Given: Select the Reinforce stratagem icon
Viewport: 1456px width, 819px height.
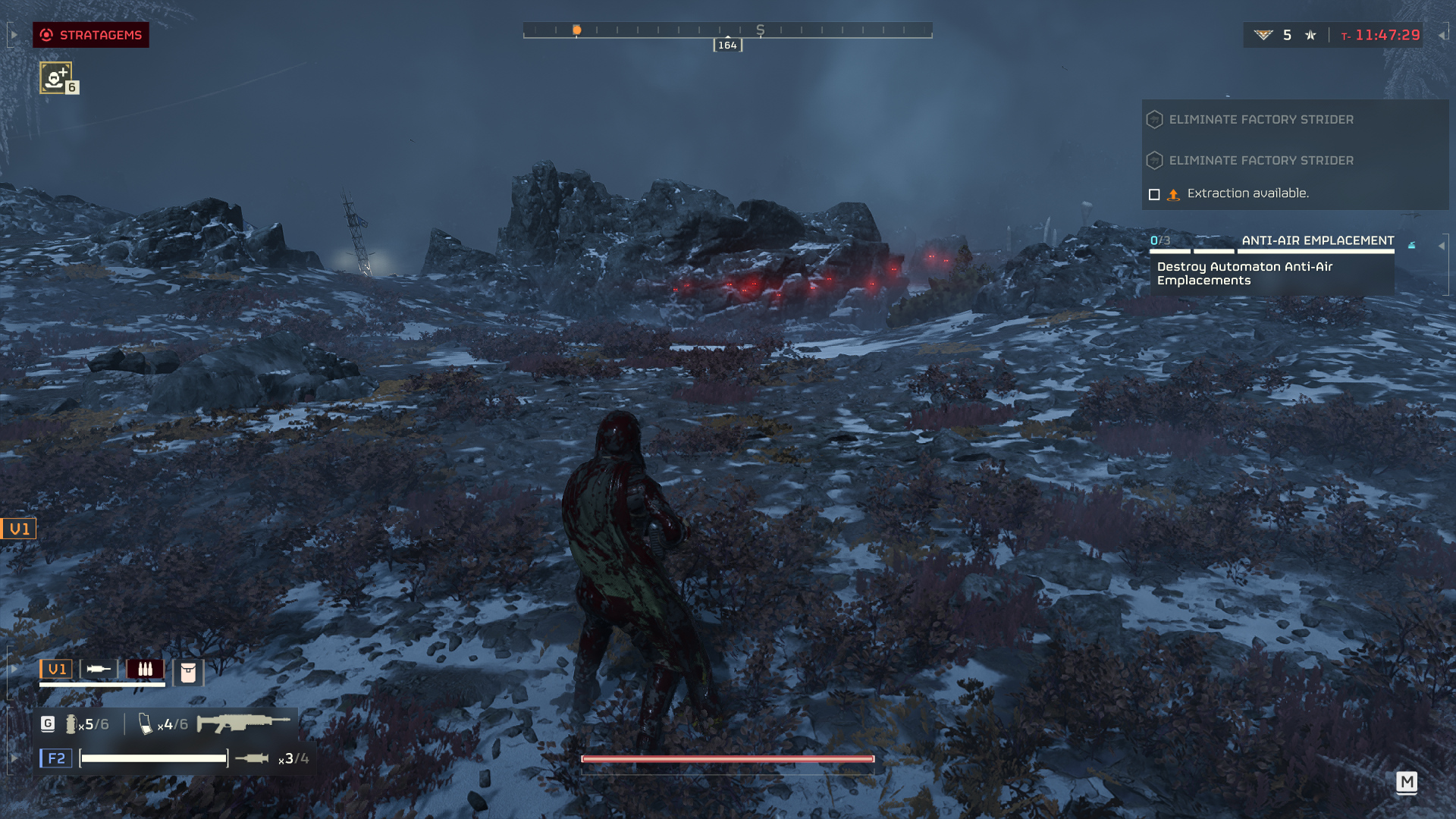Looking at the screenshot, I should [55, 78].
